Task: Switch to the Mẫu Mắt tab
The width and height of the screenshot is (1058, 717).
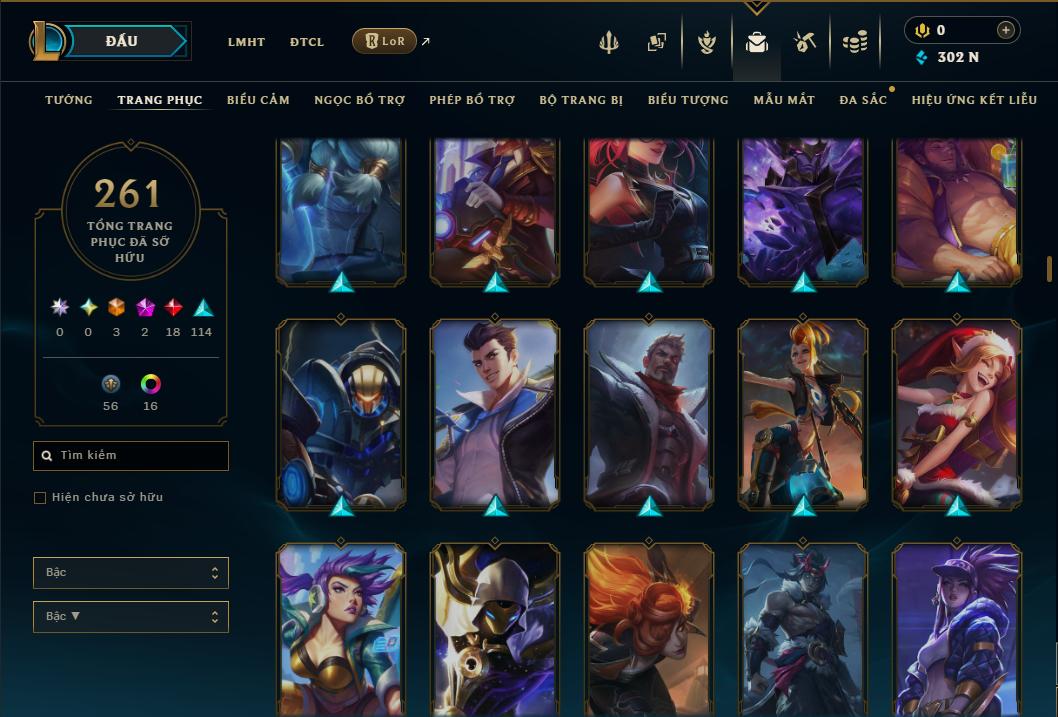Action: (x=784, y=100)
